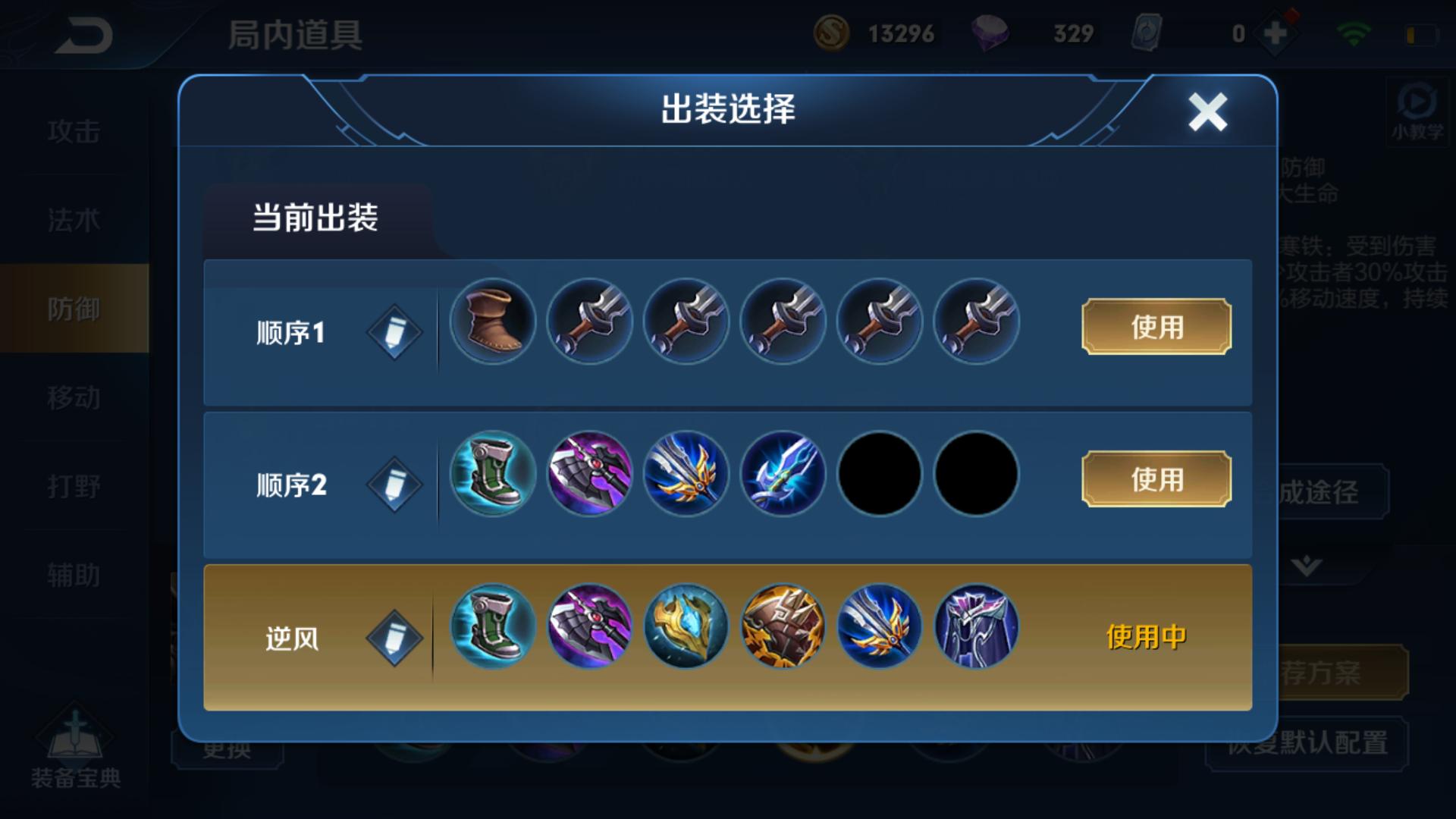Image resolution: width=1456 pixels, height=819 pixels.
Task: Click the trident item thumbnail in 顺序2
Action: tap(782, 474)
